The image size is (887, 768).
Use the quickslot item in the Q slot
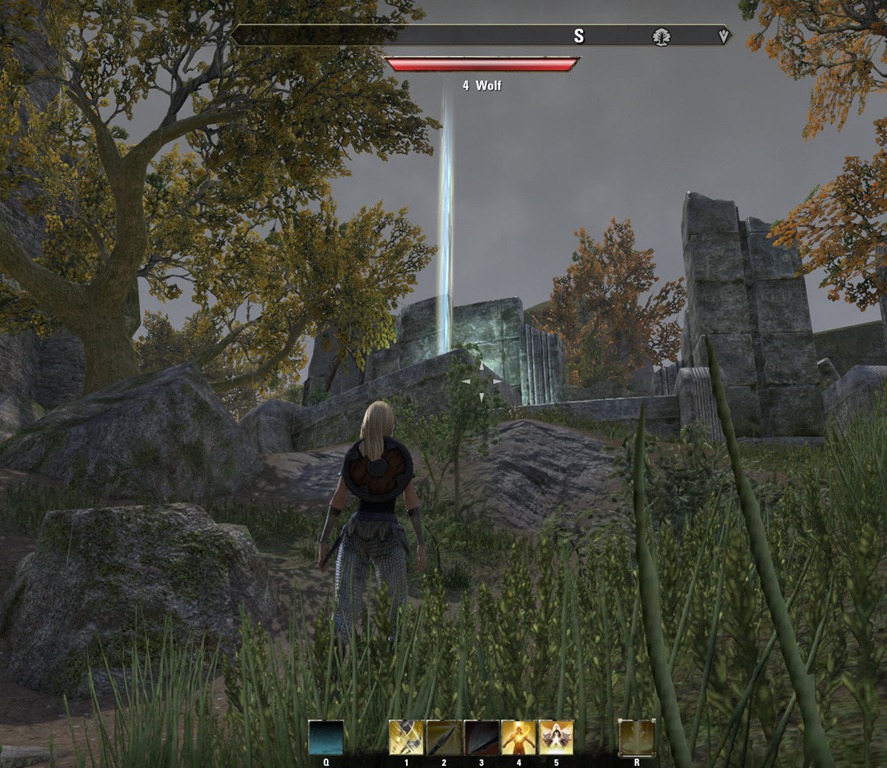(325, 737)
